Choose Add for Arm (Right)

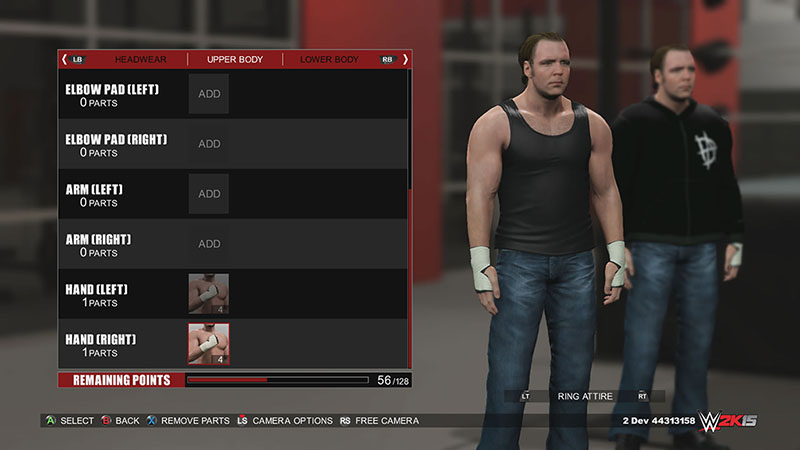[x=209, y=244]
